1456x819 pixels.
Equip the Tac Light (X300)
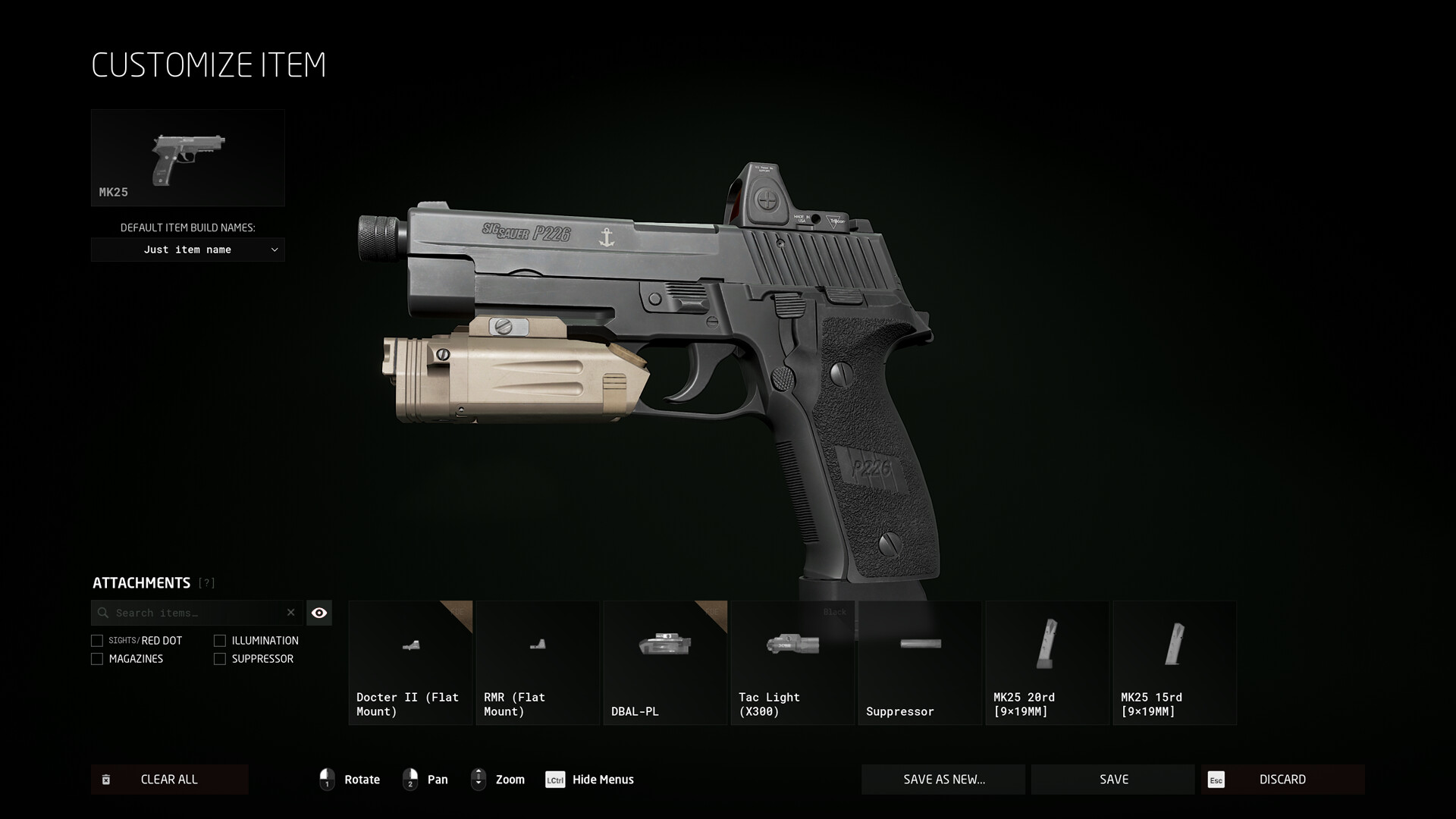792,663
